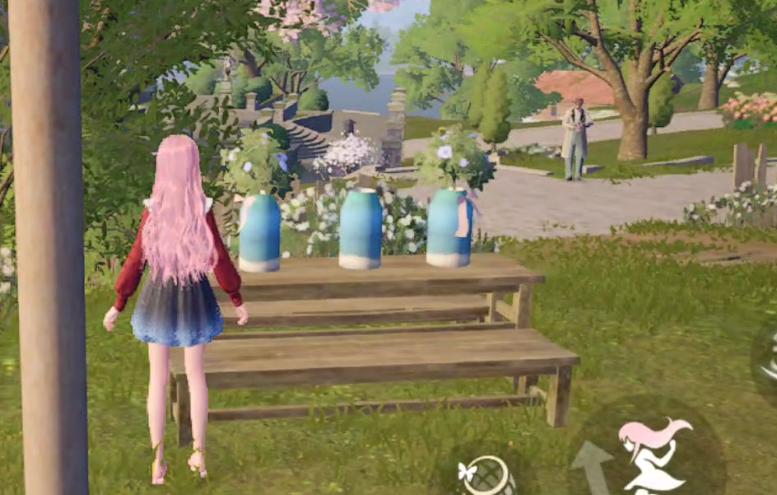The height and width of the screenshot is (495, 777).
Task: Tap the upward arrow icon
Action: pos(593,466)
